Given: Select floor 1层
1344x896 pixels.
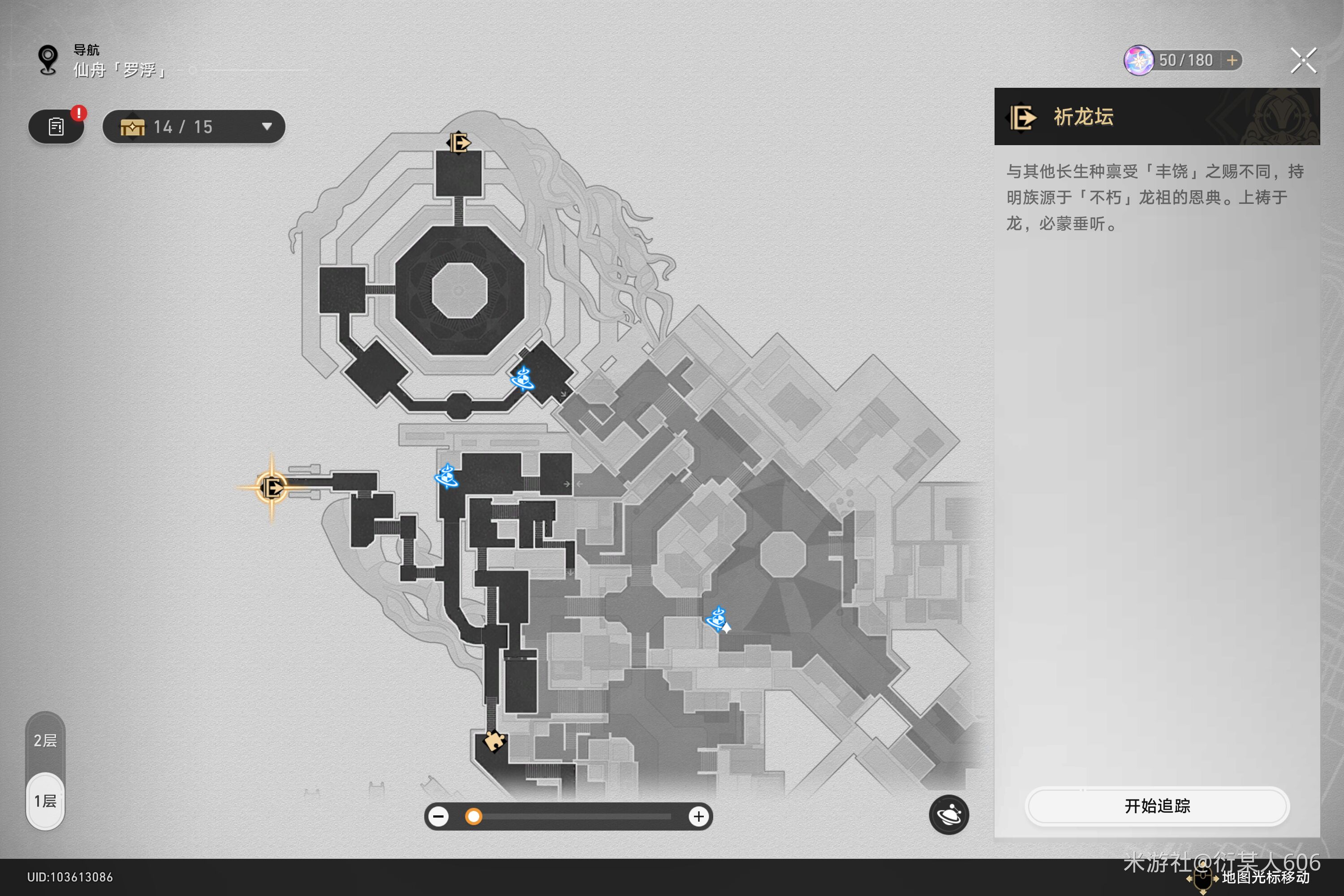Looking at the screenshot, I should [x=45, y=801].
